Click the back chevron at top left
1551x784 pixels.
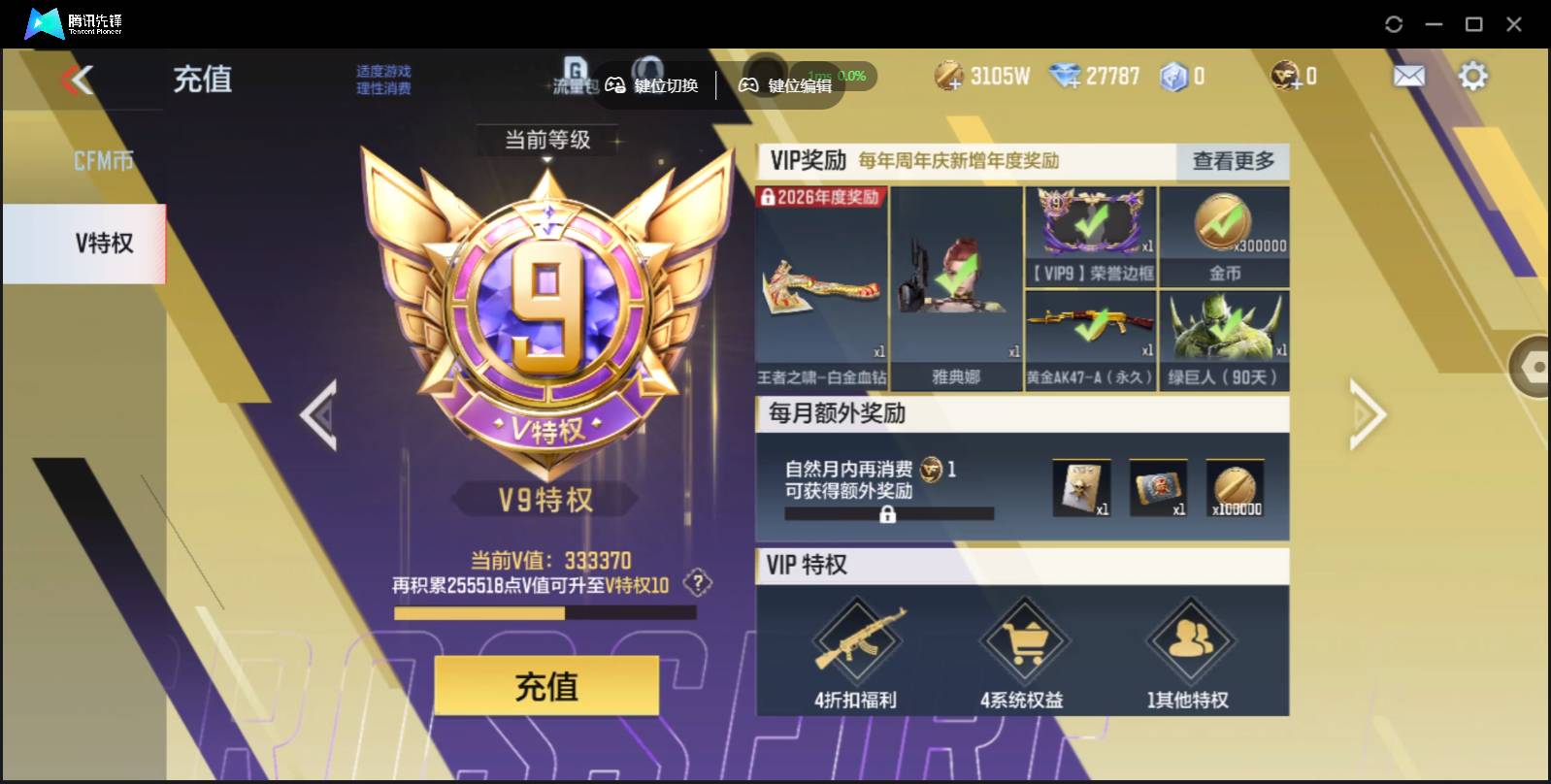pos(82,80)
